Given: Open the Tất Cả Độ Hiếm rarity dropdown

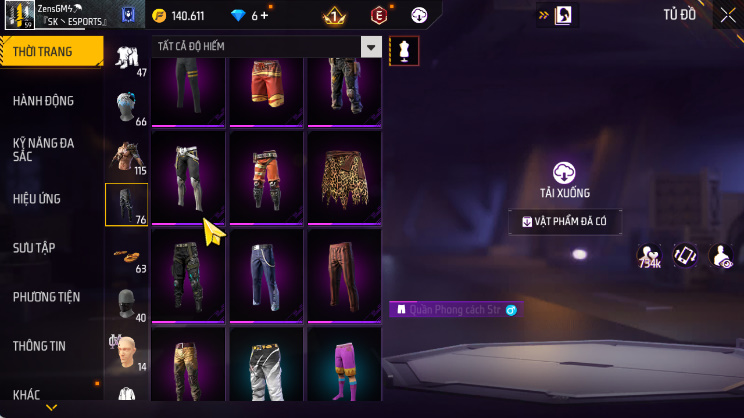Looking at the screenshot, I should (371, 47).
